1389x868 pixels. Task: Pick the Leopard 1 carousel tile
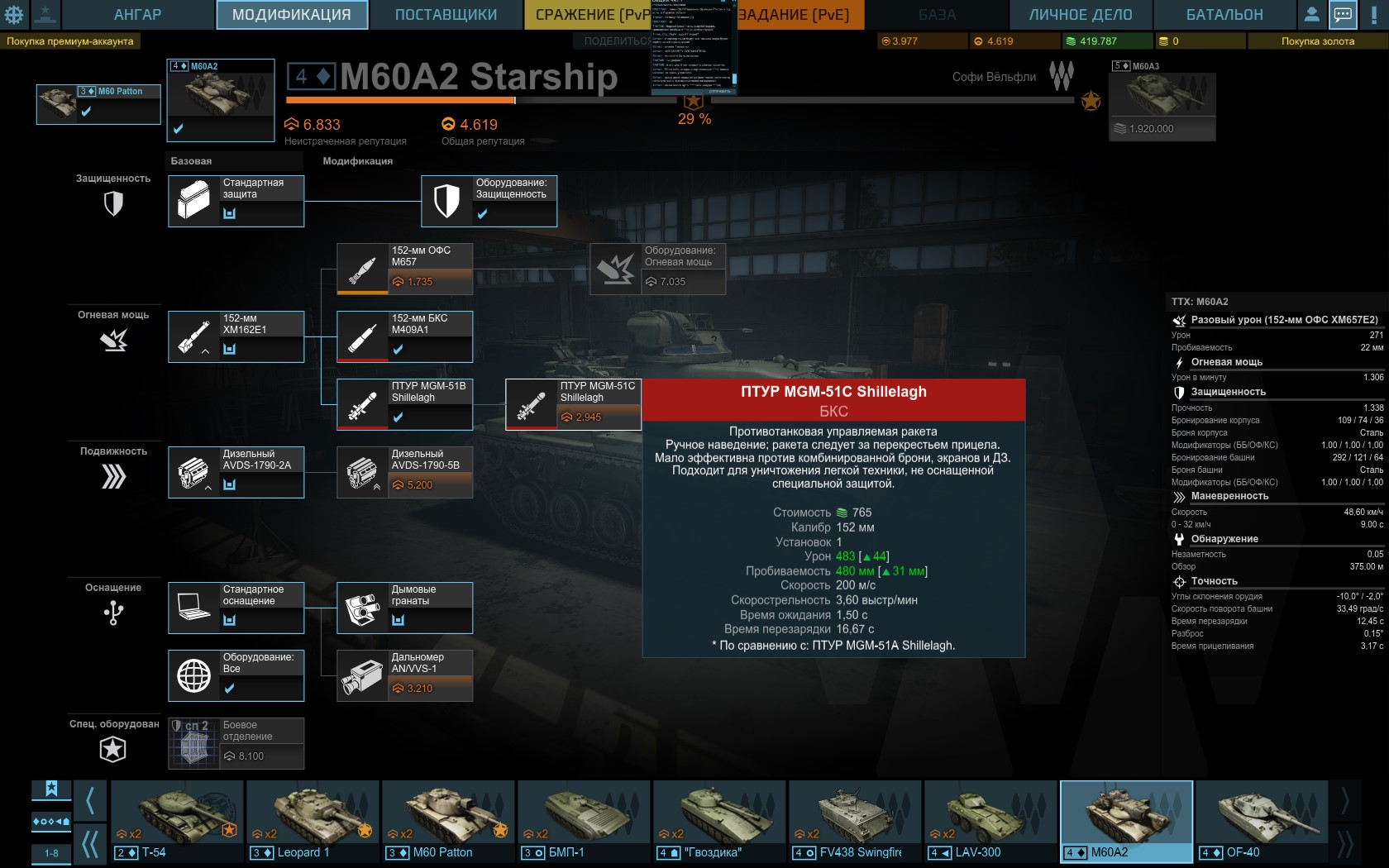point(313,822)
